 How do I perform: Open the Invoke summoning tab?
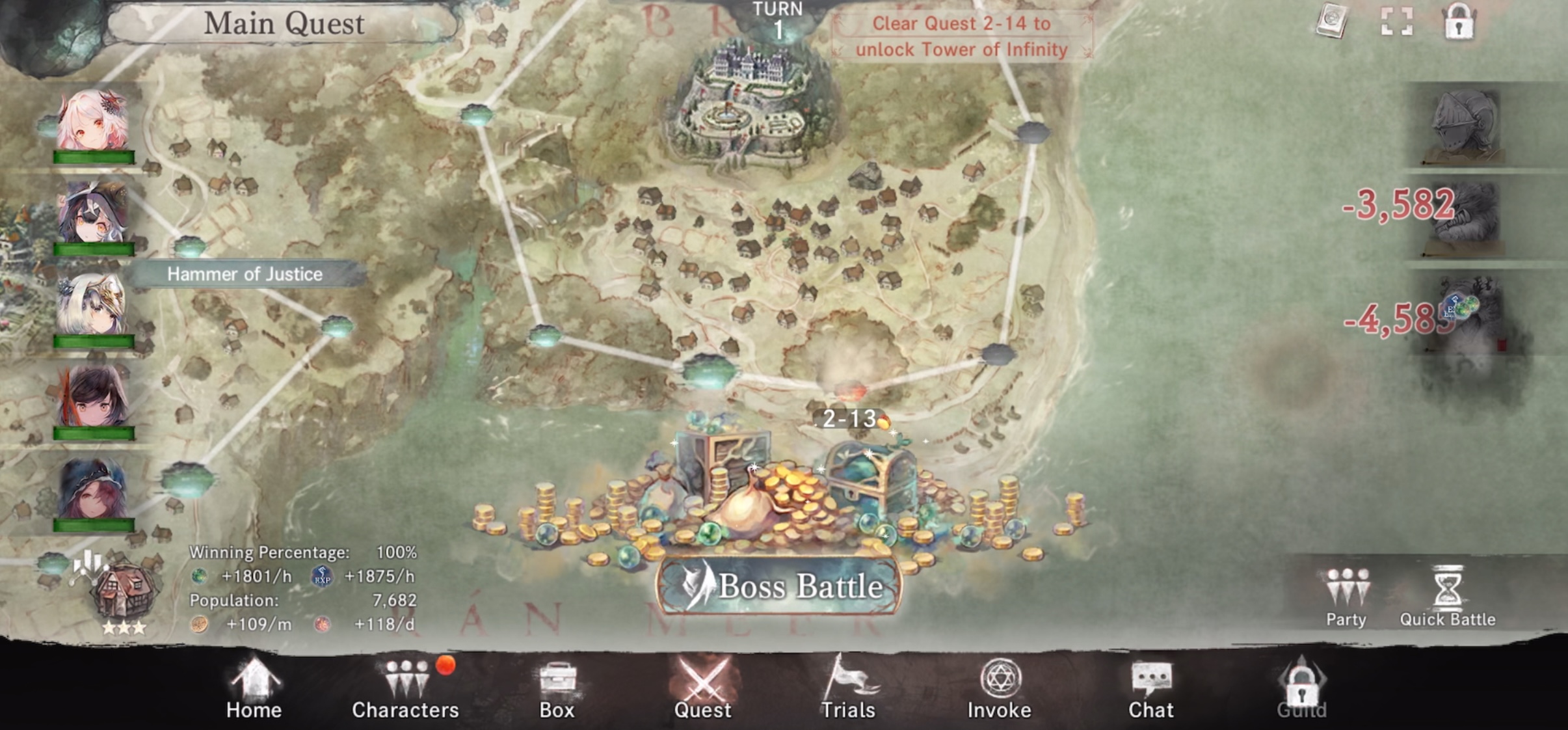click(999, 689)
